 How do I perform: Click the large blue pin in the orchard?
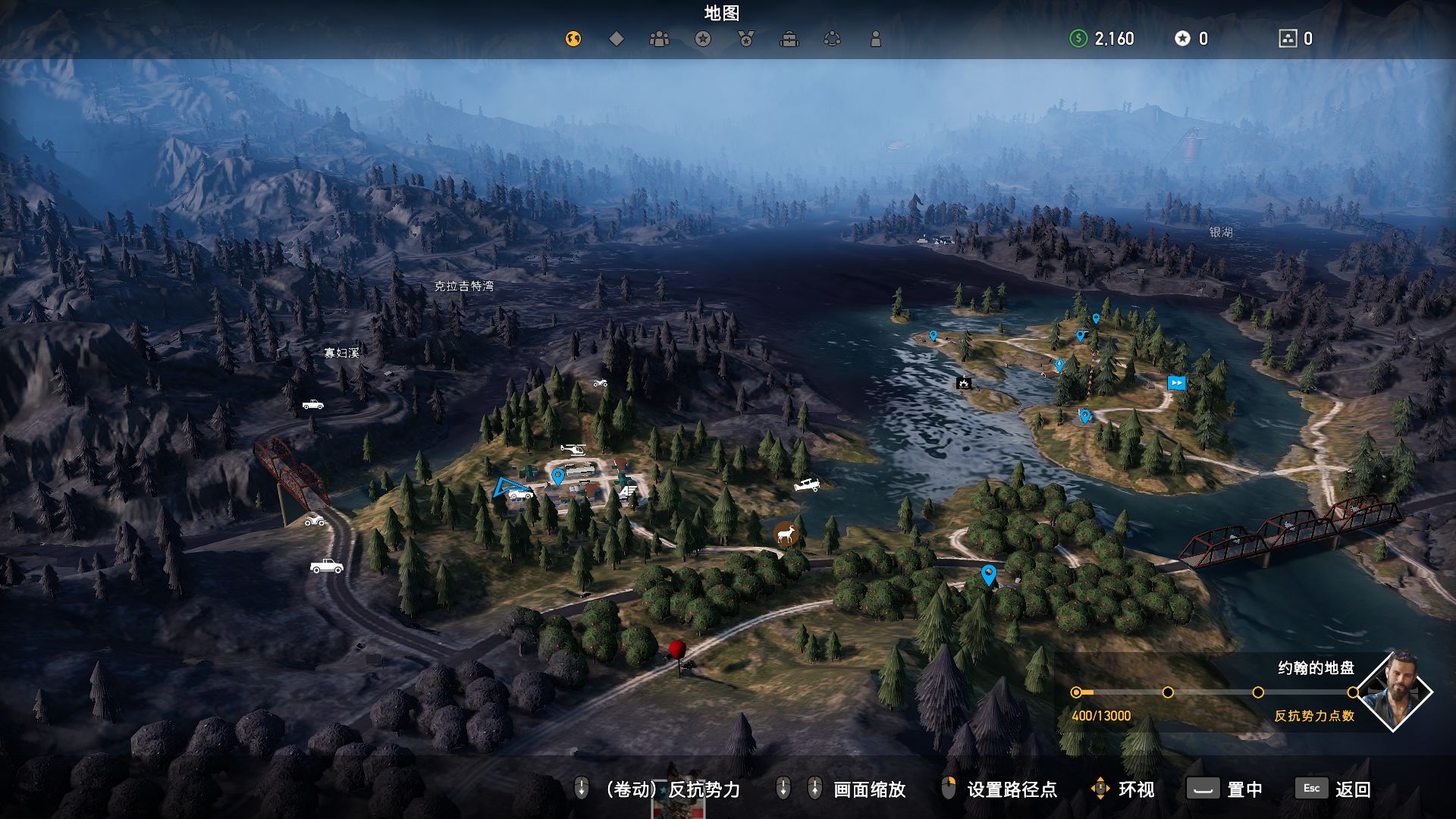pos(988,574)
